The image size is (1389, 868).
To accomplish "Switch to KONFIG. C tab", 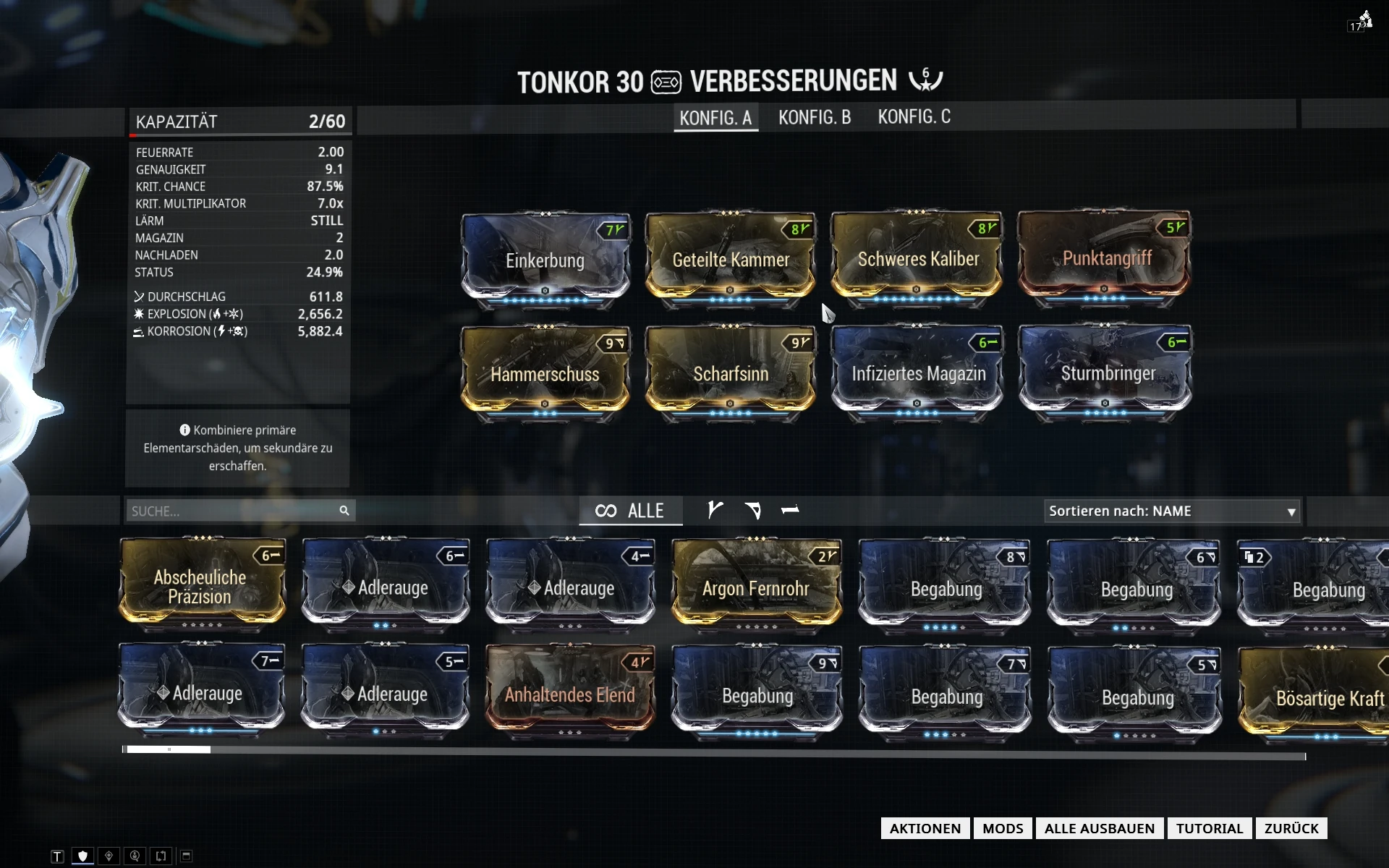I will (914, 117).
